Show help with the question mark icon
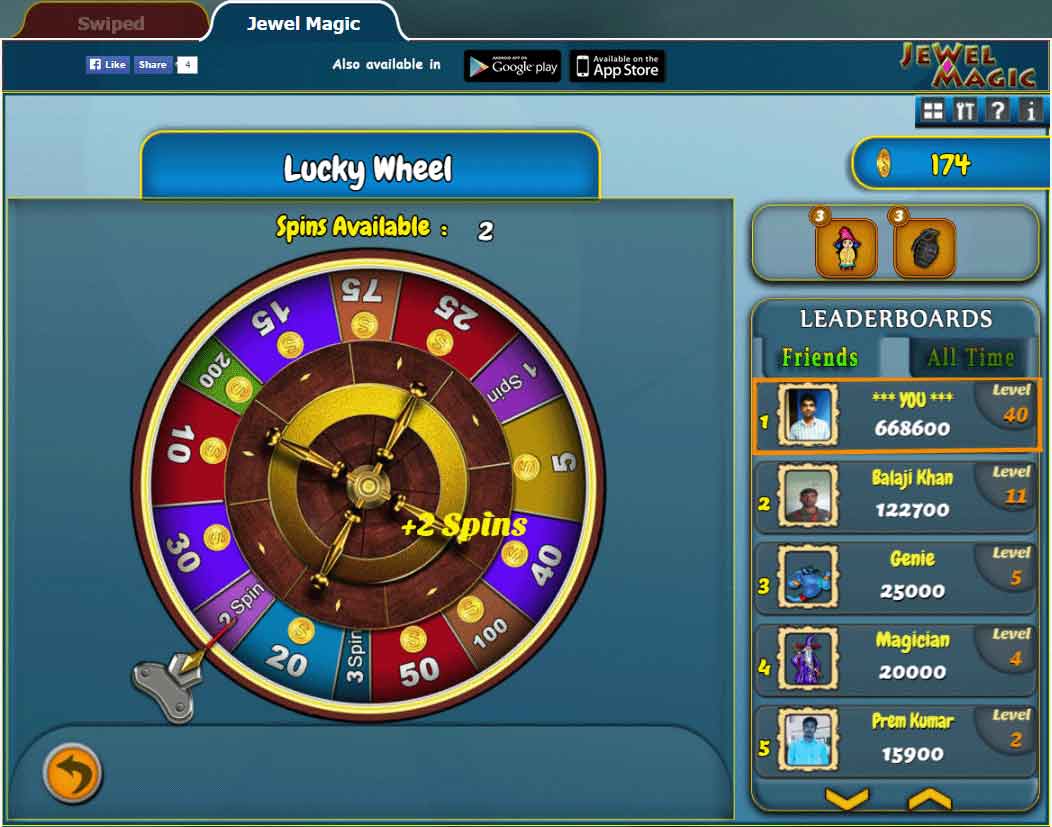This screenshot has width=1052, height=827. (997, 111)
